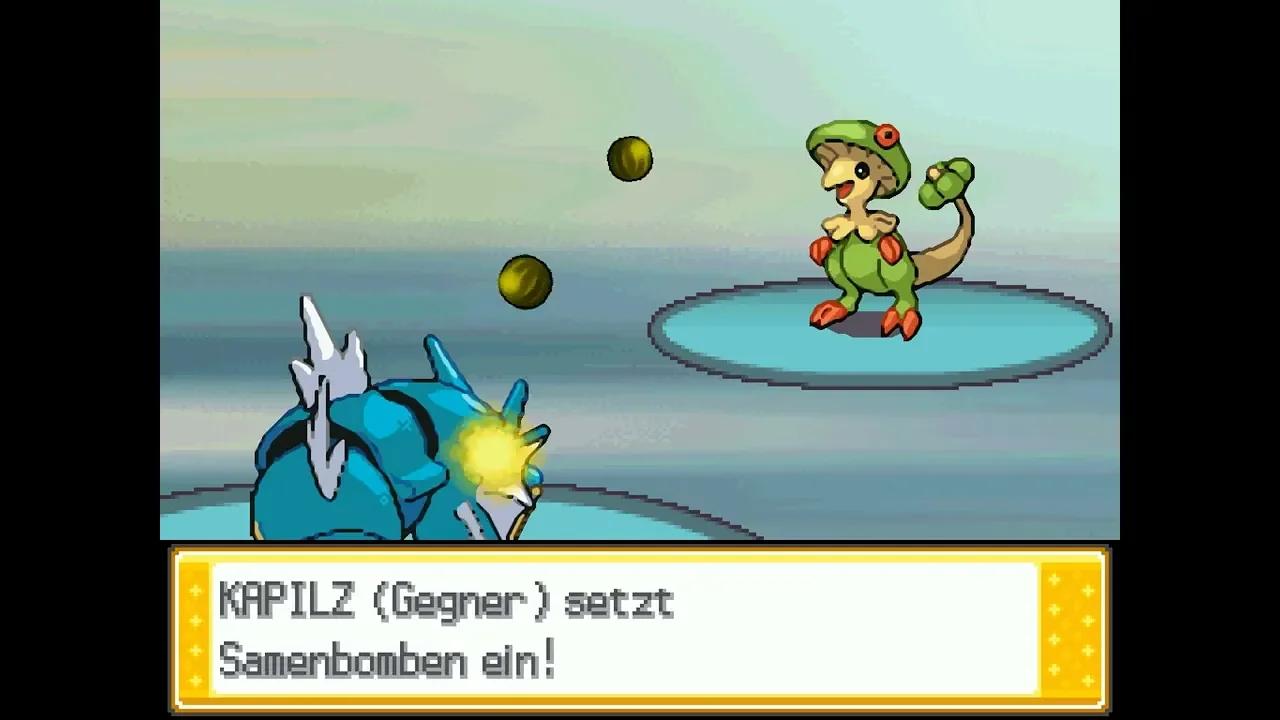Advance the battle dialogue box
The image size is (1280, 720).
[x=640, y=630]
